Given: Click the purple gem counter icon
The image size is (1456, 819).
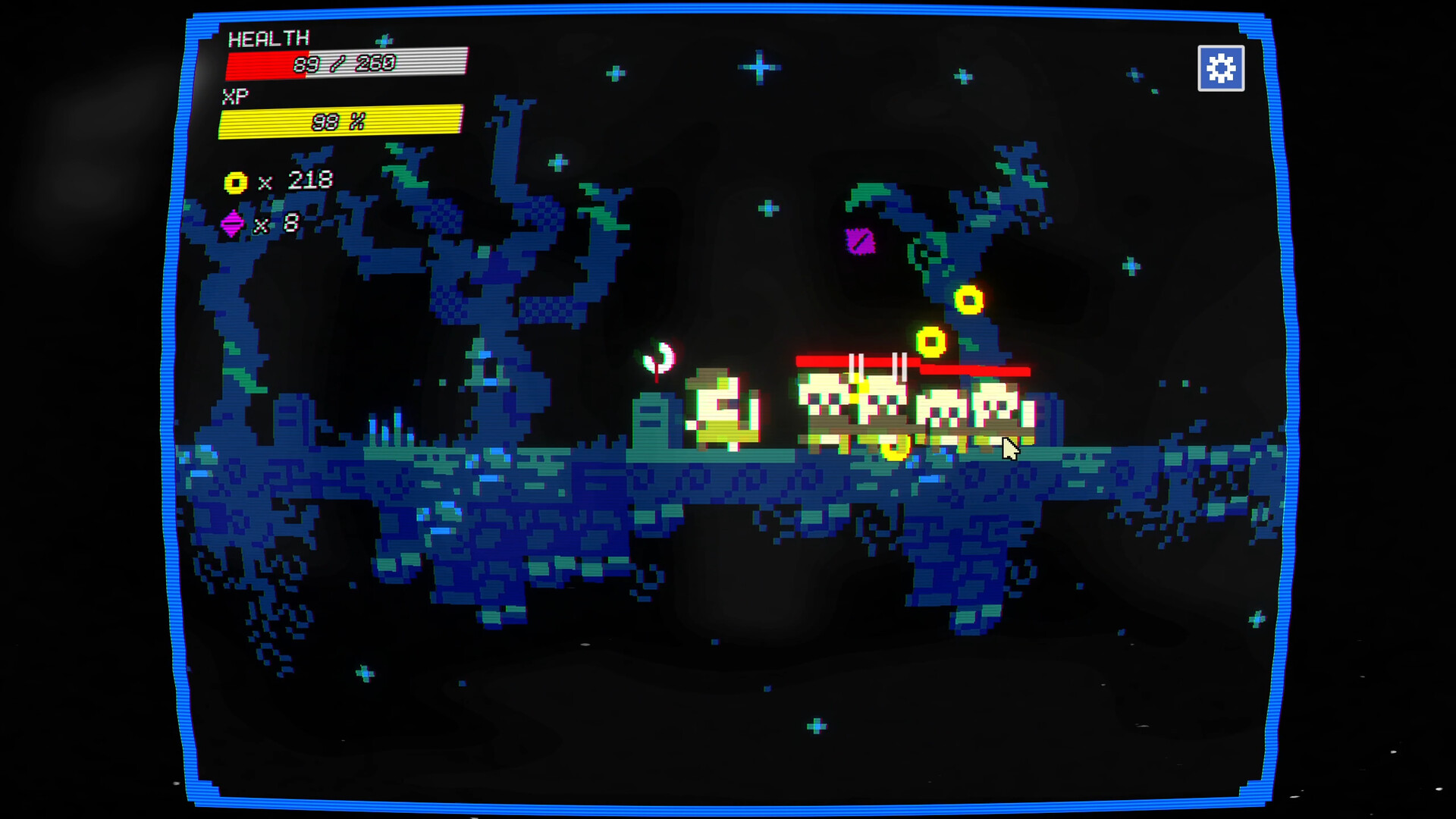Looking at the screenshot, I should tap(231, 223).
